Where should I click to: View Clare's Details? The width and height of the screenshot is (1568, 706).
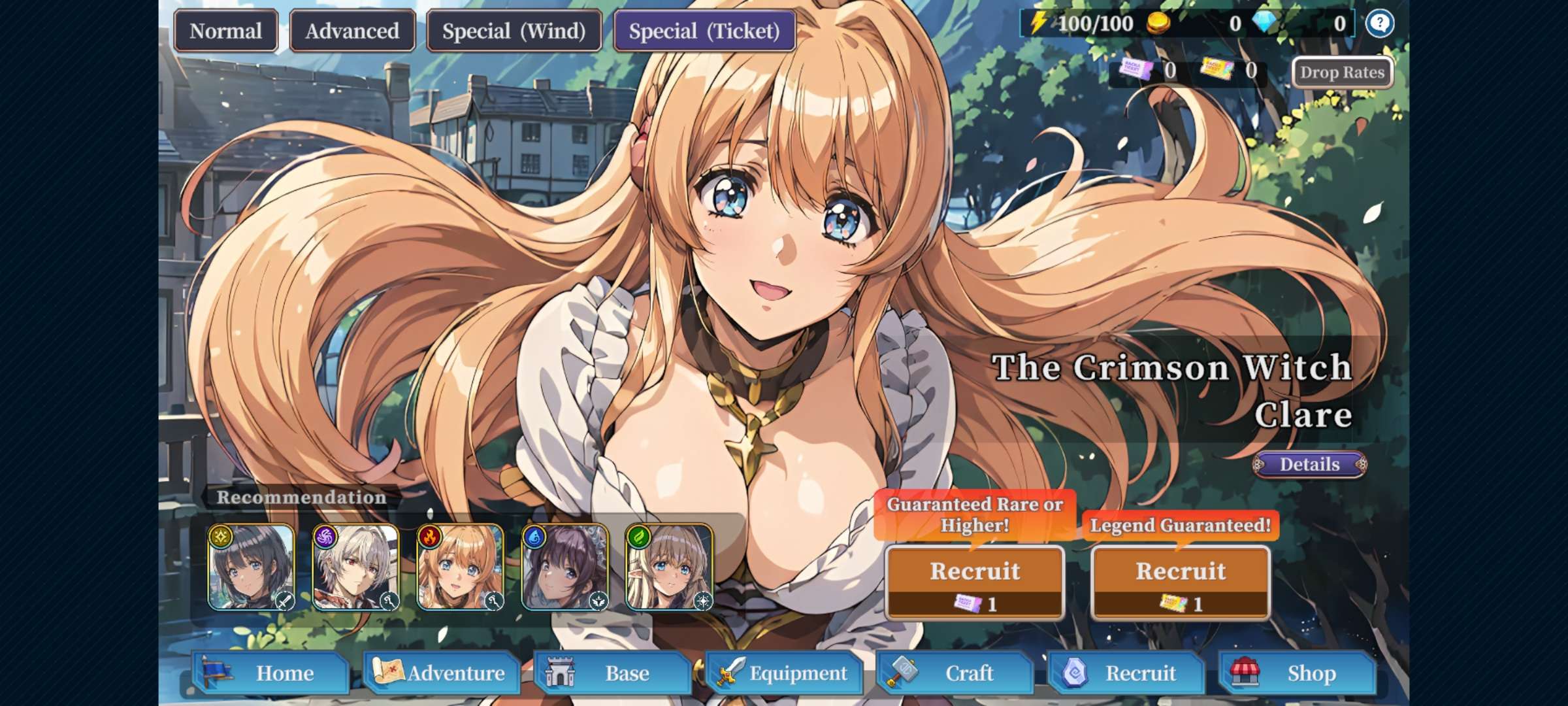pyautogui.click(x=1309, y=464)
